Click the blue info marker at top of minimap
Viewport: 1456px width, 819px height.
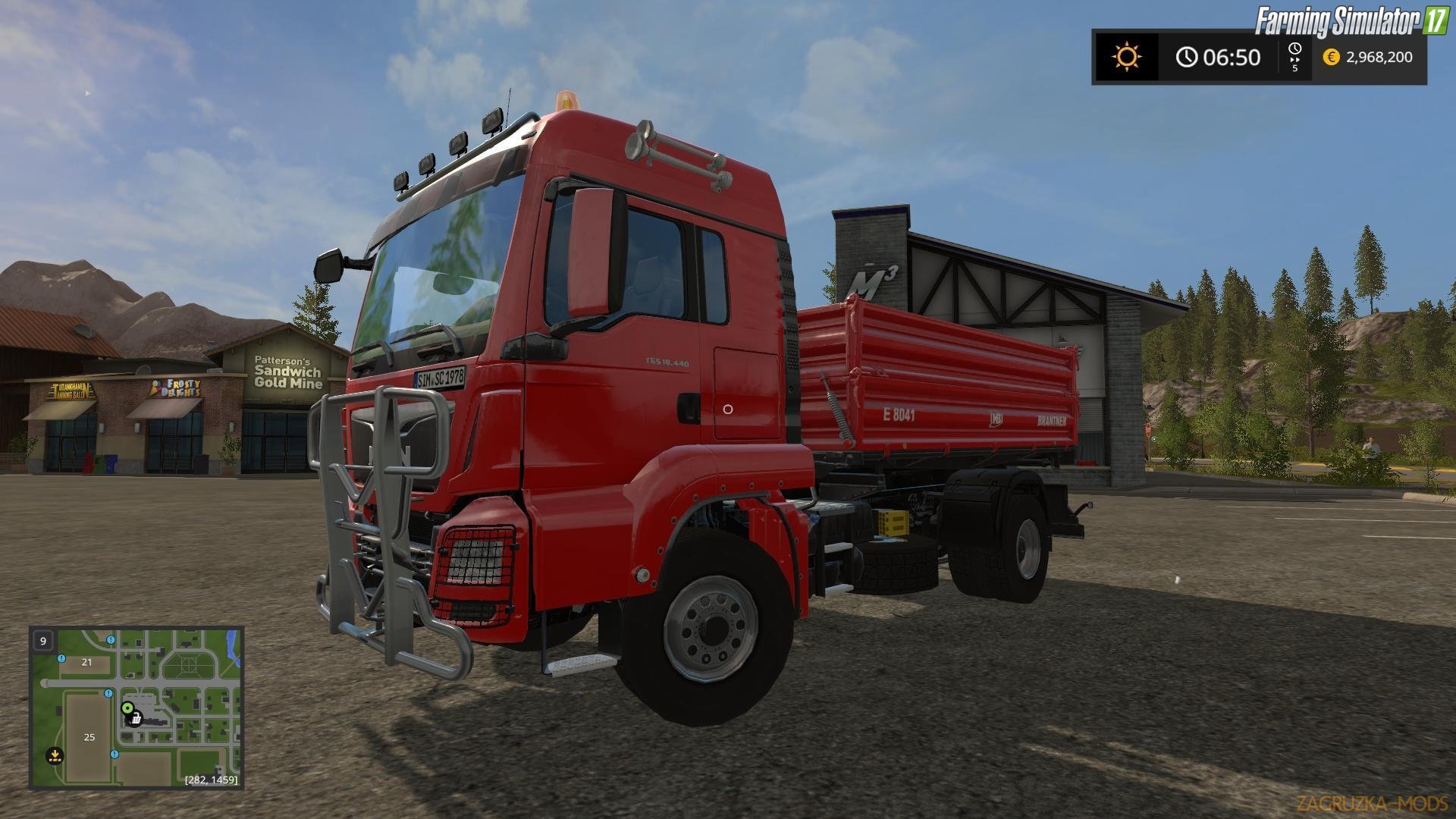point(111,639)
